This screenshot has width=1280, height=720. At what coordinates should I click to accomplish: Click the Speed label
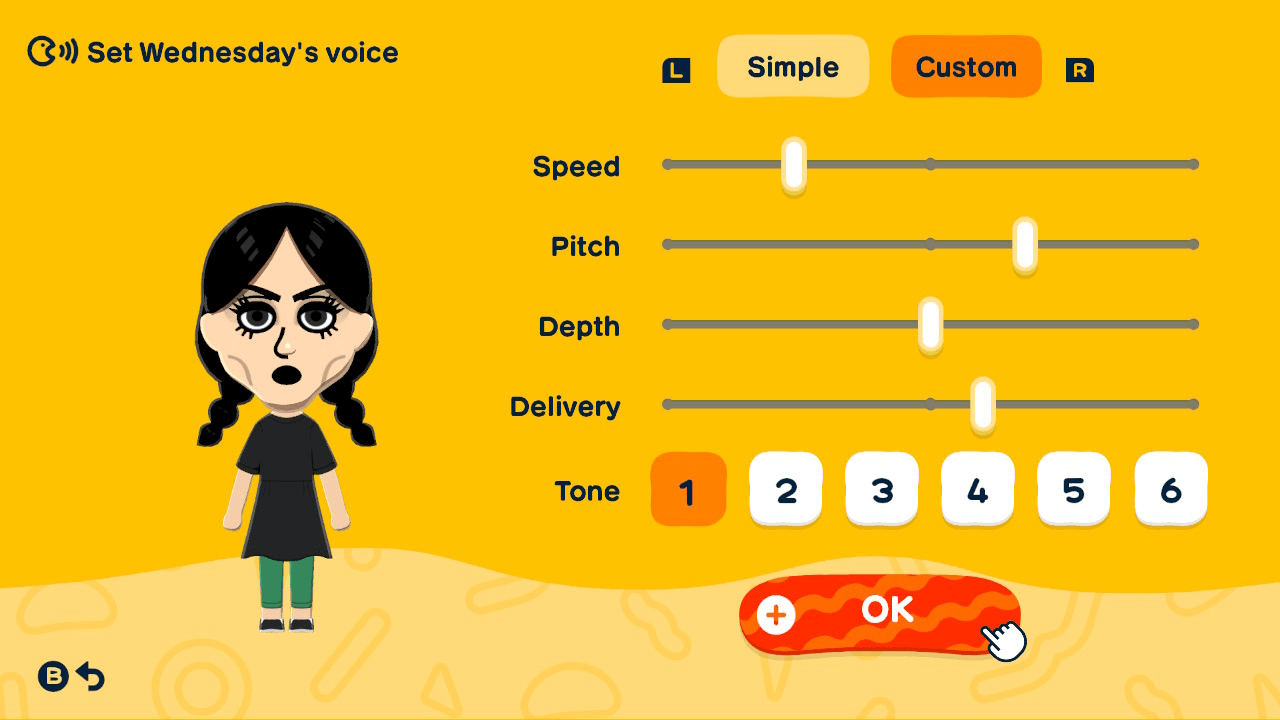pyautogui.click(x=577, y=167)
